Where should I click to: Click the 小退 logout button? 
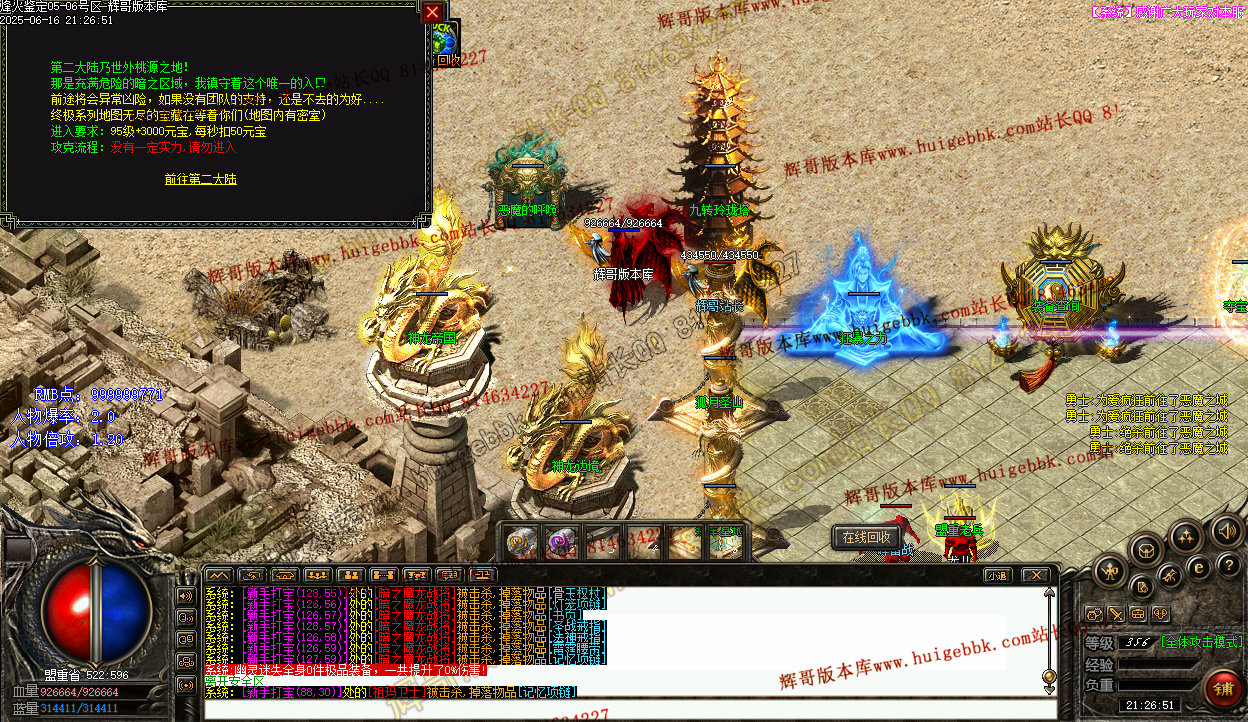coord(996,575)
